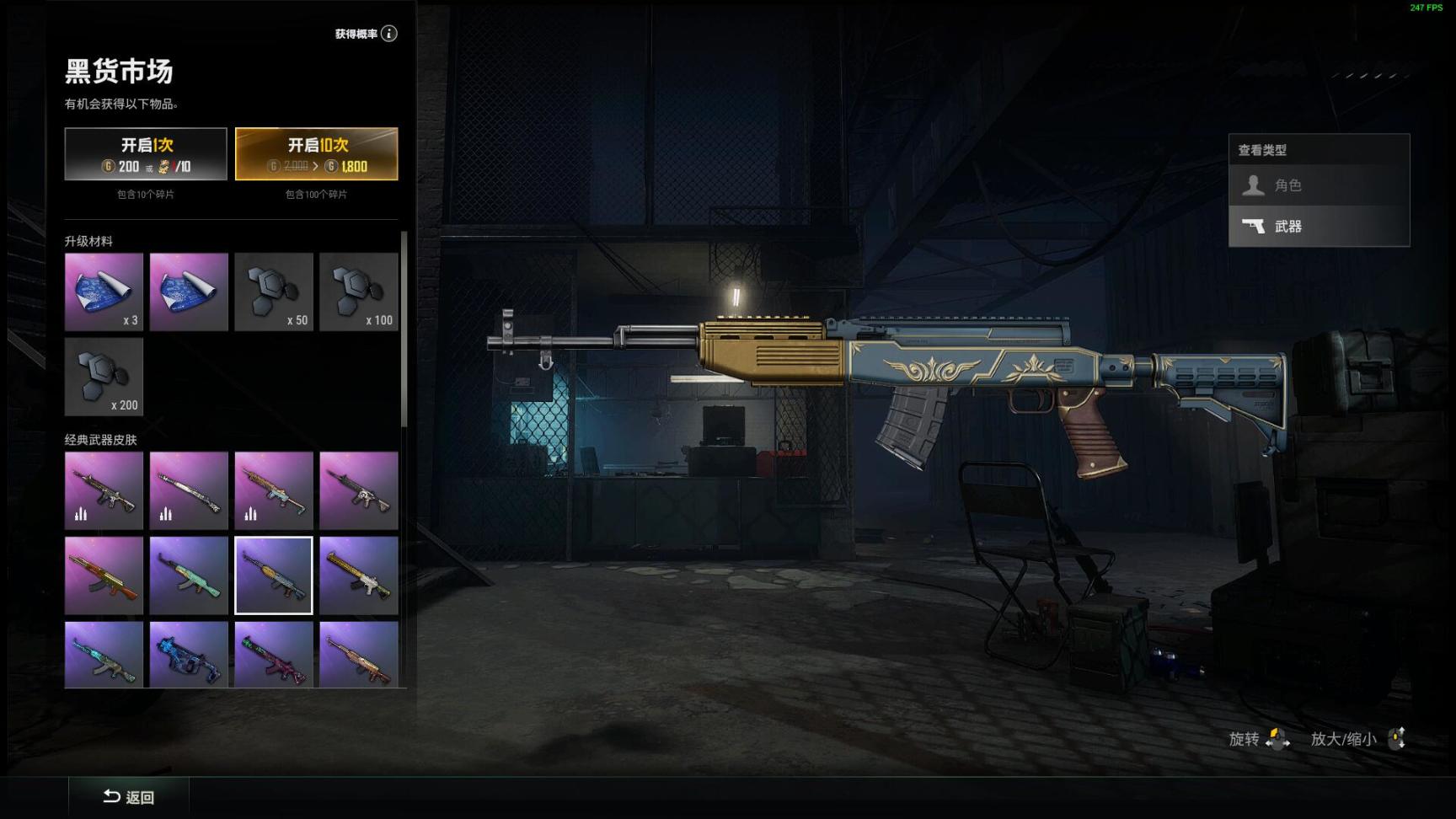Select the blue blueprint x3 material icon
The image size is (1456, 819).
pos(104,291)
